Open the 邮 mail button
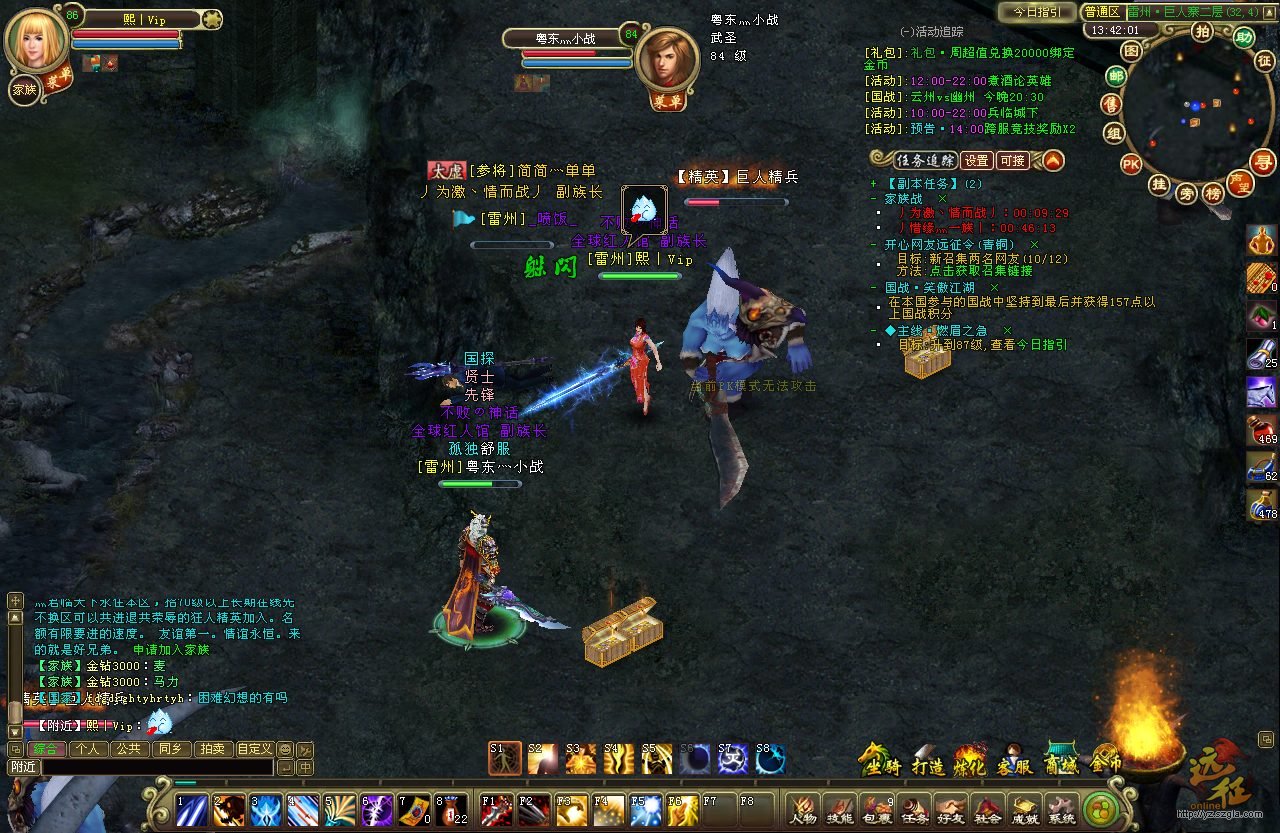 pos(1116,76)
